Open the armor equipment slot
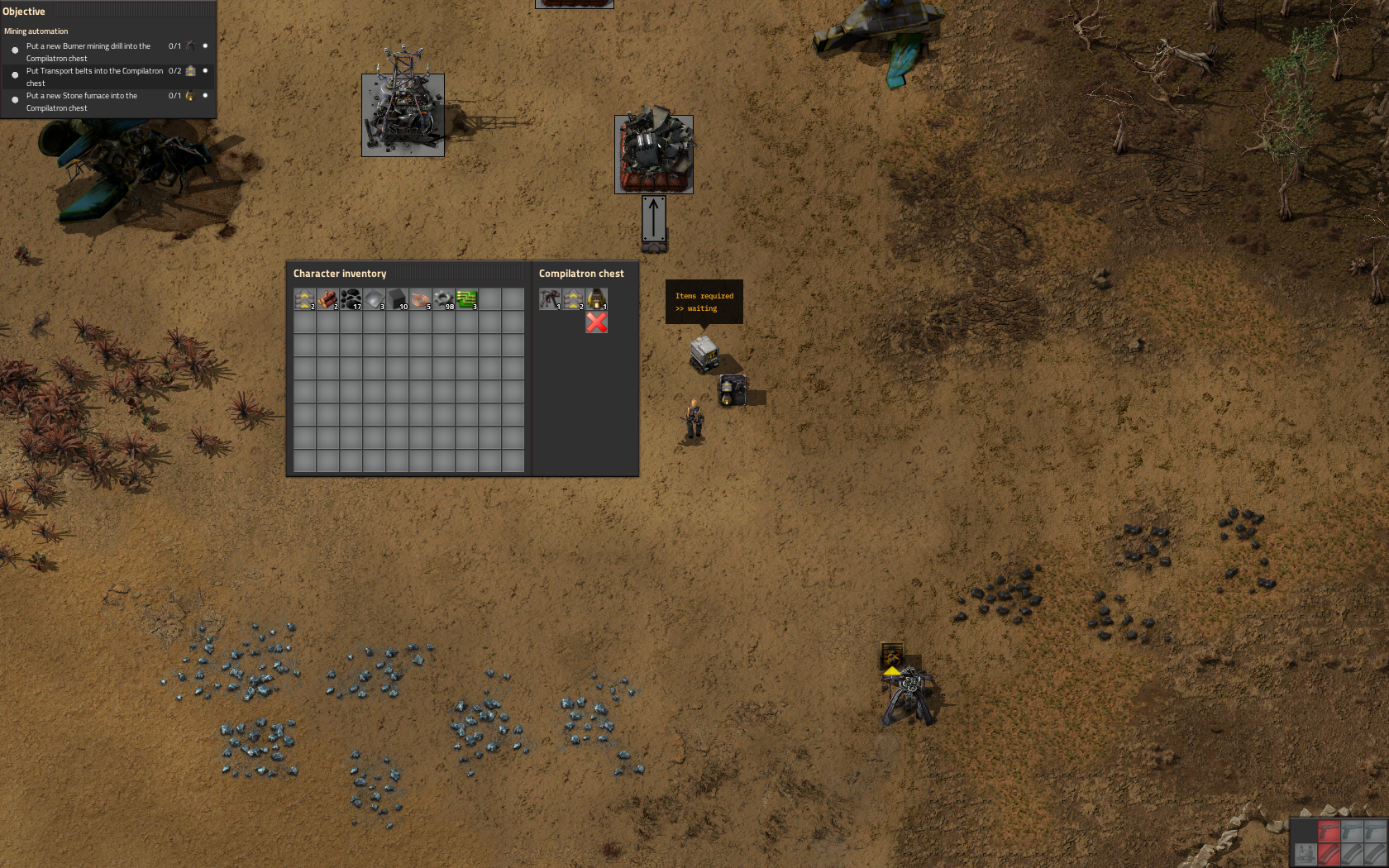The width and height of the screenshot is (1389, 868). tap(1305, 854)
